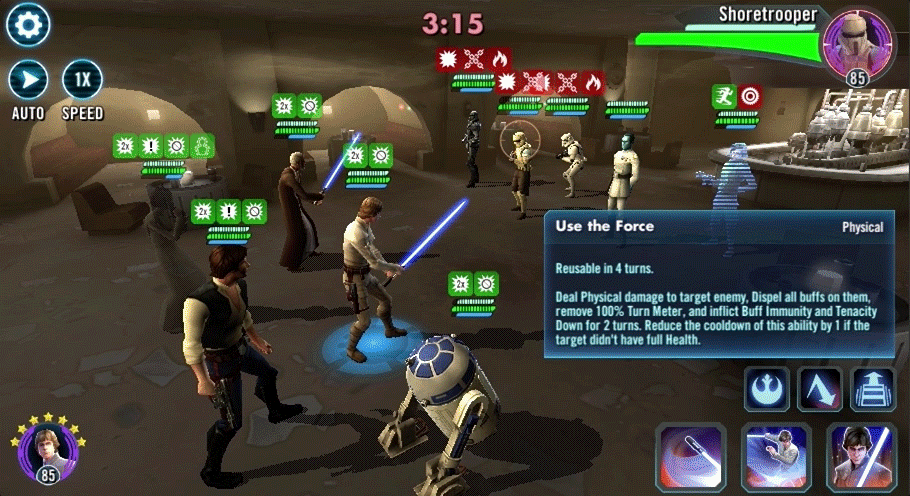Select the deflecting arrow passive icon
910x496 pixels.
[819, 389]
